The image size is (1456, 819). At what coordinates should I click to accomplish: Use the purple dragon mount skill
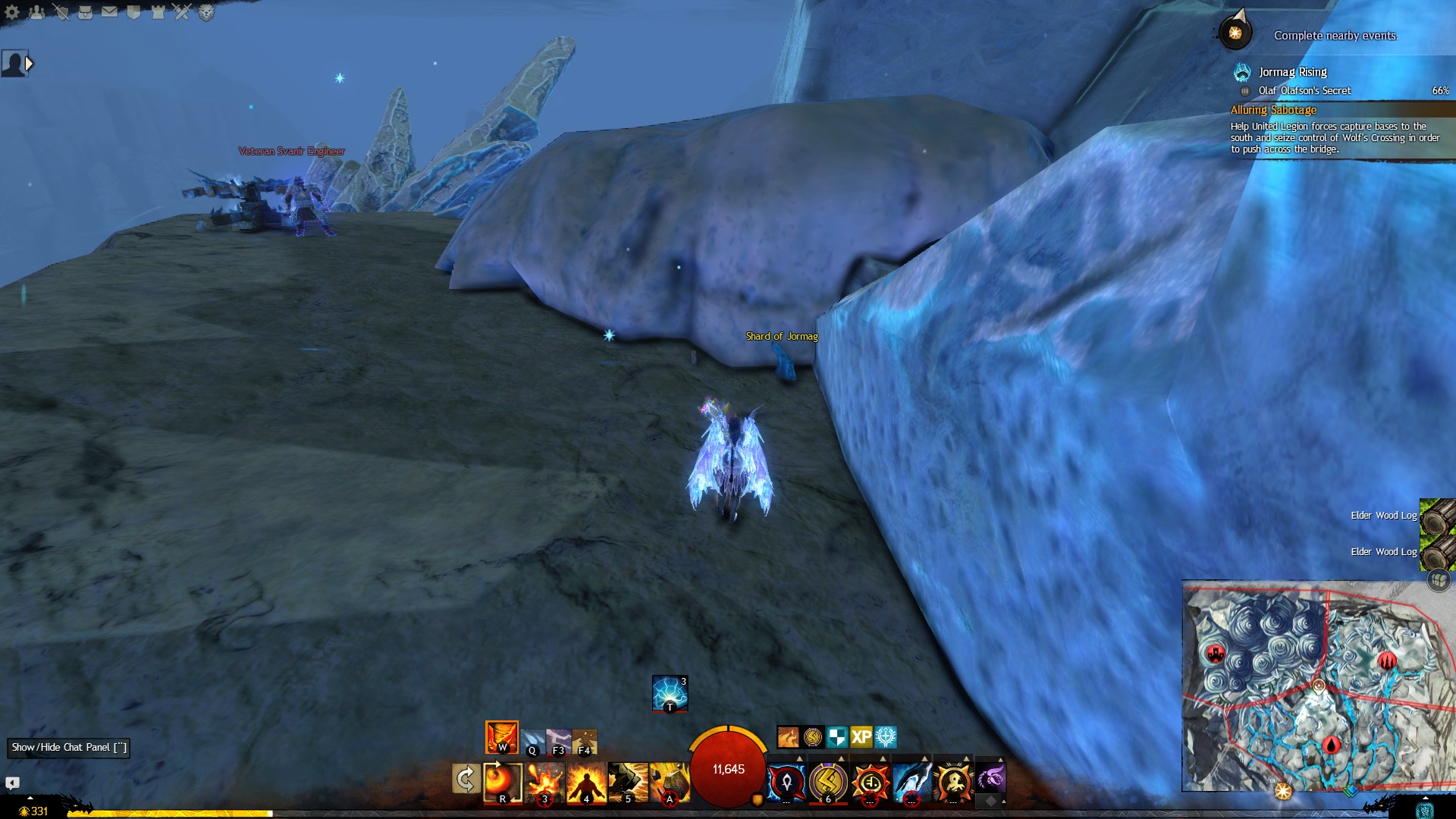tap(990, 778)
